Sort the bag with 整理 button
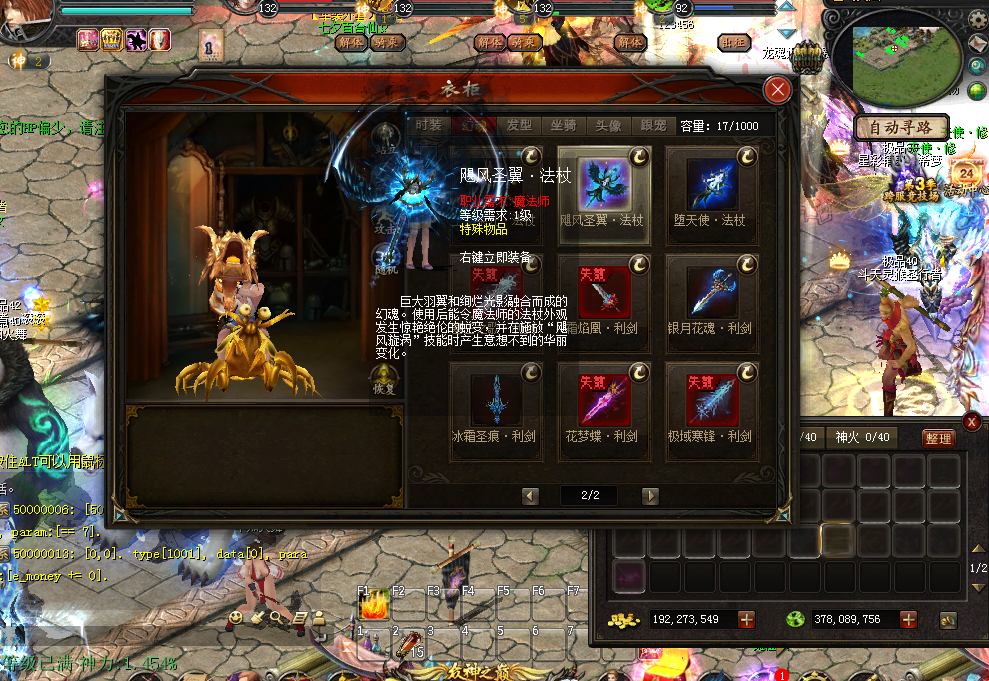Screen dimensions: 989x681 click(938, 438)
